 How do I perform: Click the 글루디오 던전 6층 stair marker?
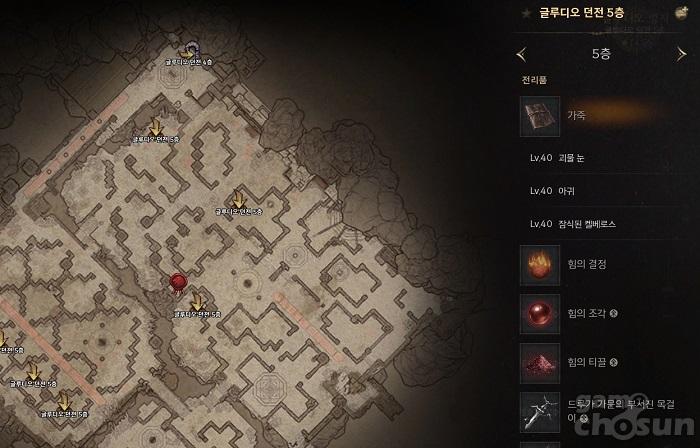[188, 50]
